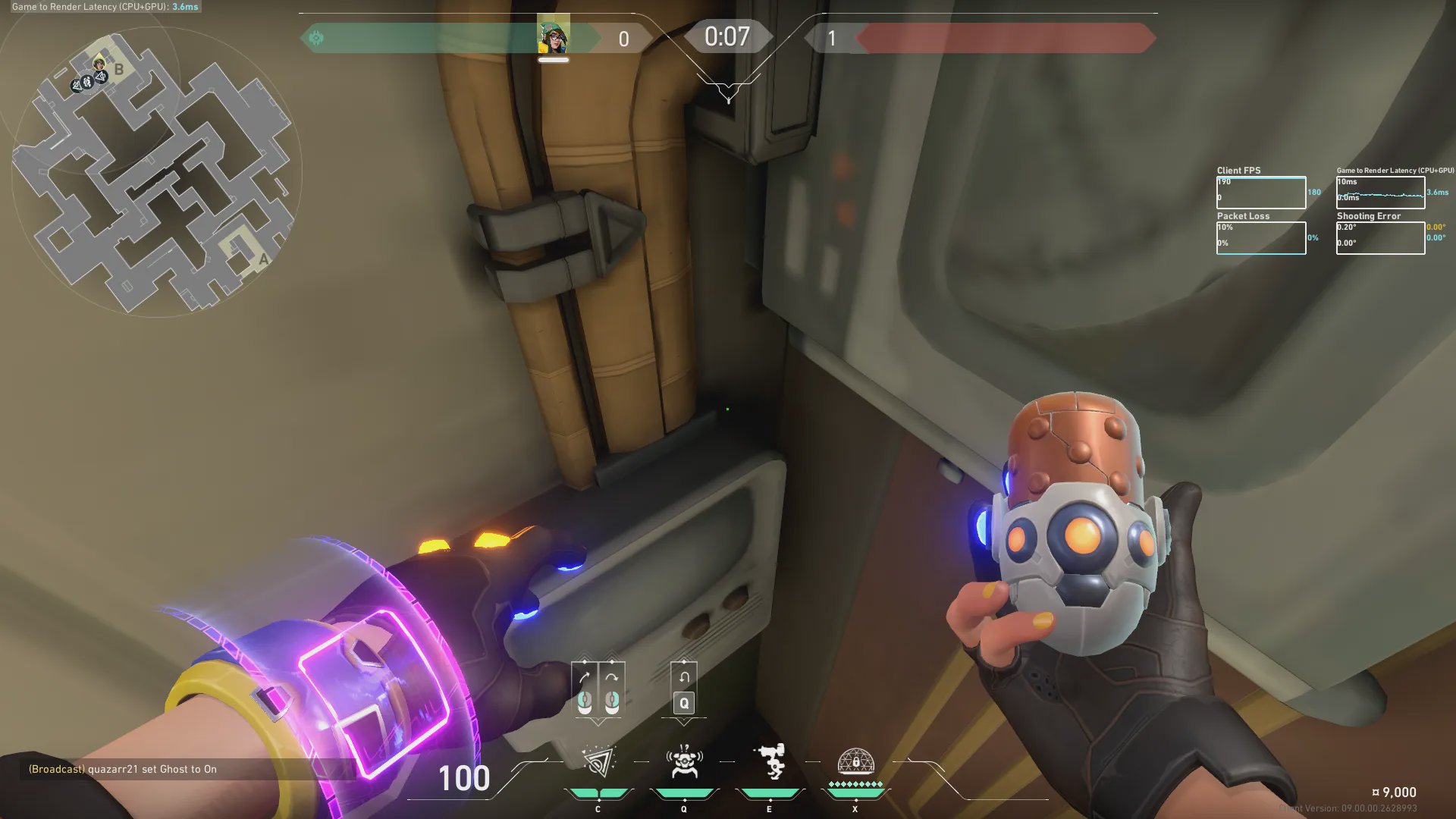Viewport: 1456px width, 819px height.
Task: Trigger the Lockdown ultimate icon
Action: coord(855,761)
